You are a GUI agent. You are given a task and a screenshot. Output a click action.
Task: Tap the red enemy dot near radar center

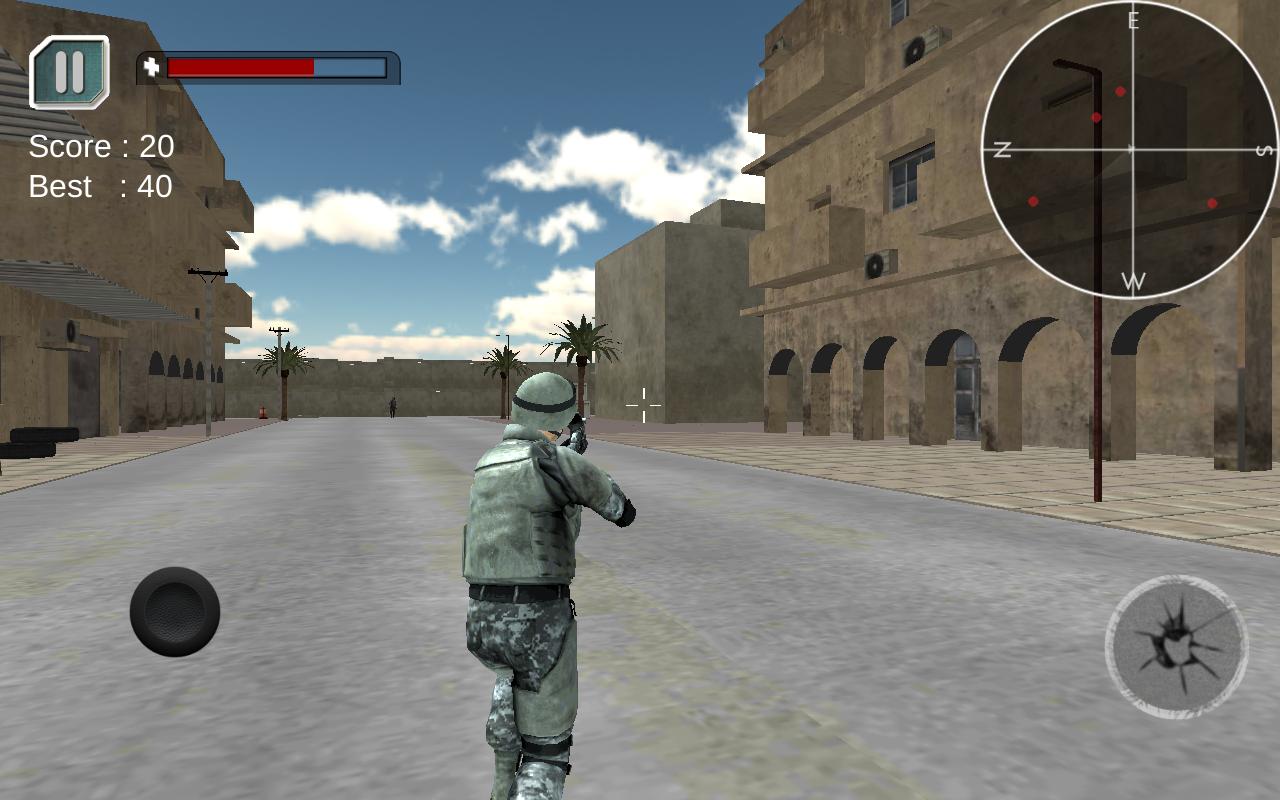1097,115
